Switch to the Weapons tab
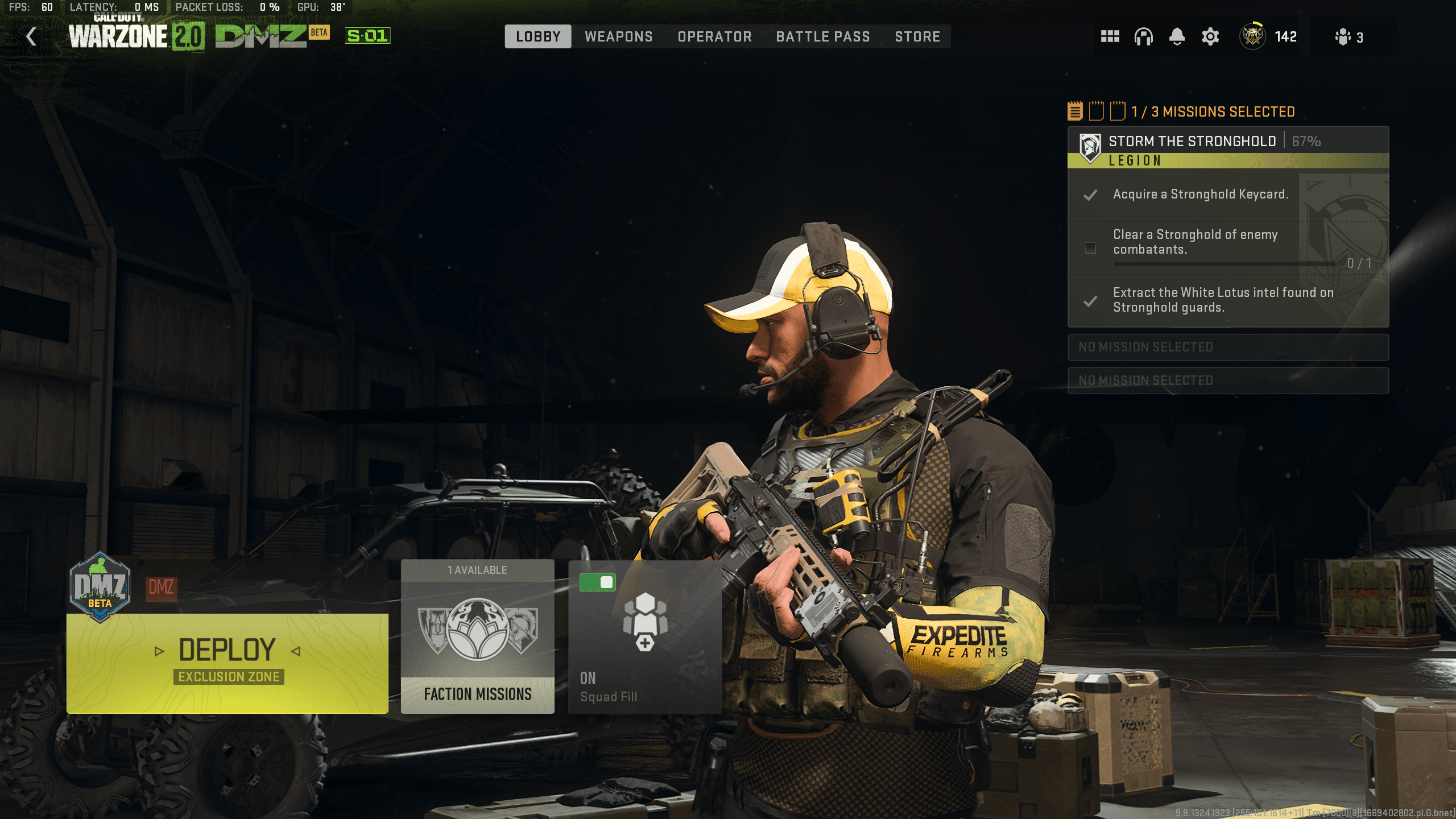The height and width of the screenshot is (819, 1456). pos(619,36)
